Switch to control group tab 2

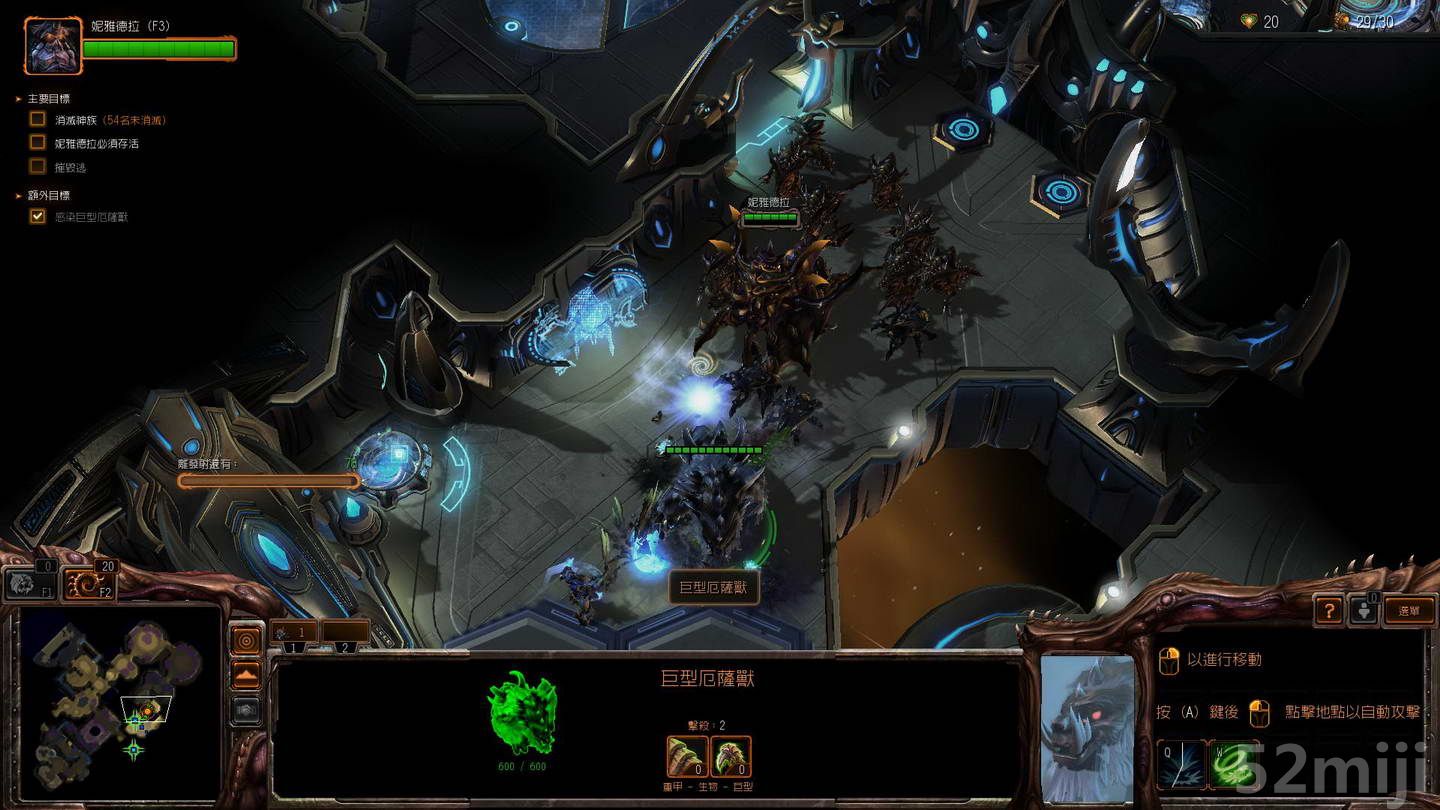tap(343, 647)
